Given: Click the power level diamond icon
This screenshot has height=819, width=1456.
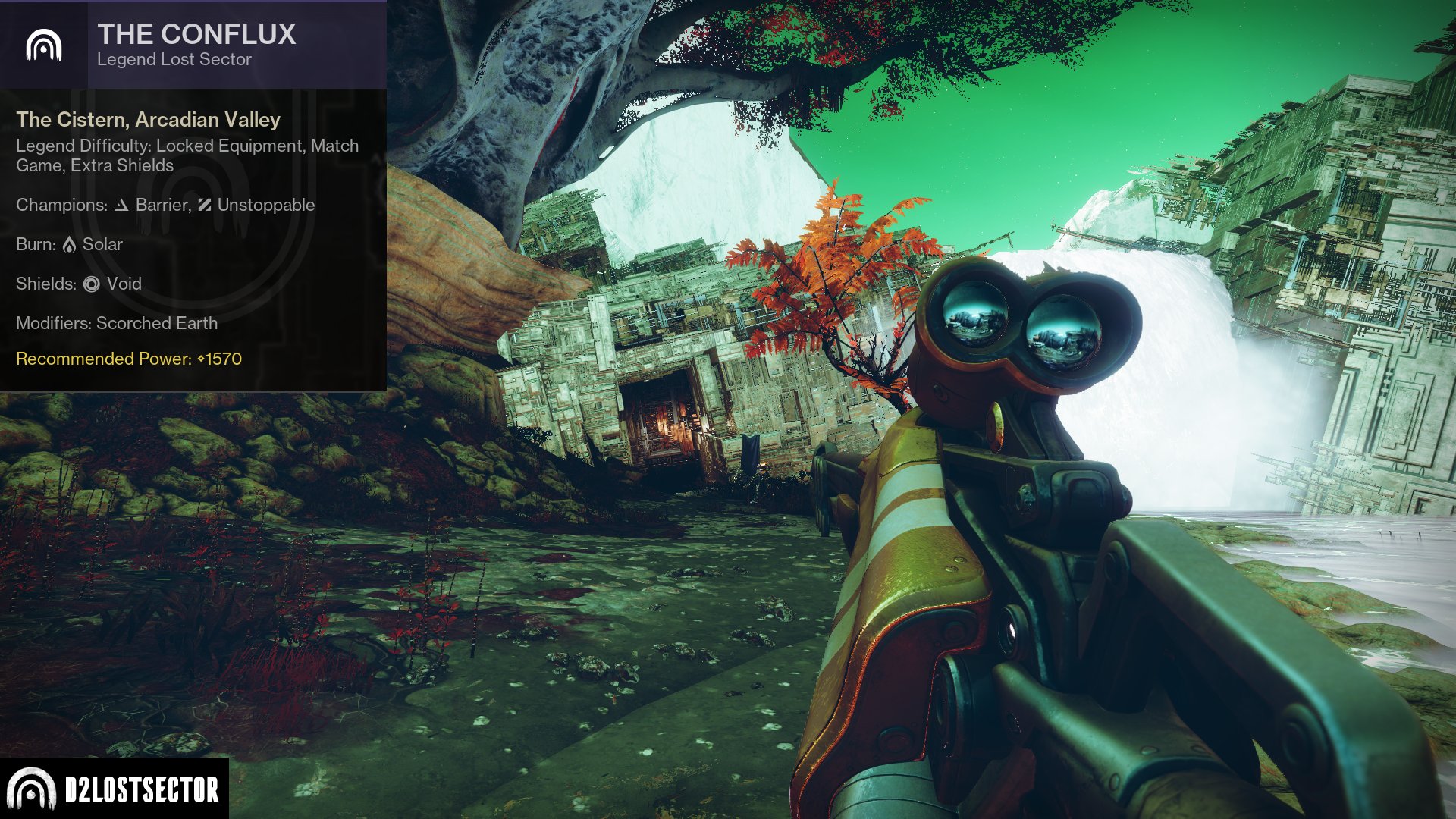Looking at the screenshot, I should pos(200,360).
